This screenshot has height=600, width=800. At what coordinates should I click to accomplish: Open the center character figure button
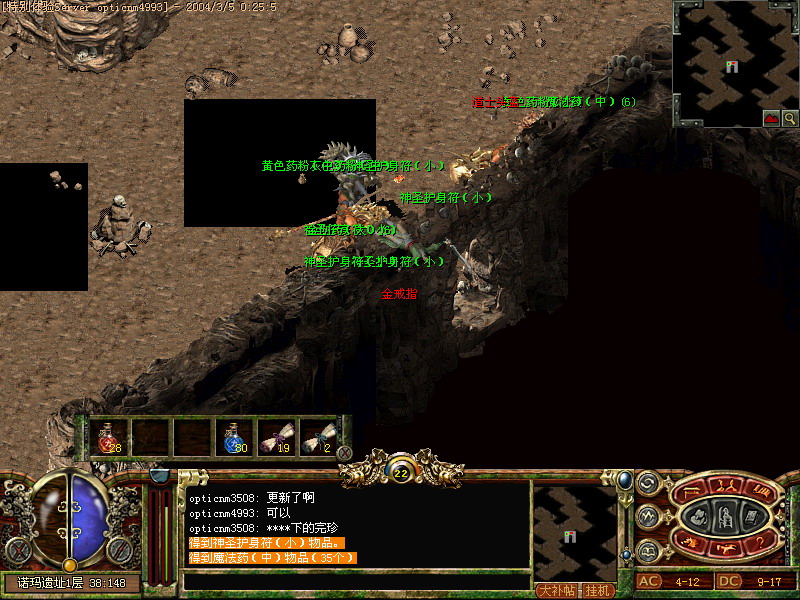[x=725, y=517]
